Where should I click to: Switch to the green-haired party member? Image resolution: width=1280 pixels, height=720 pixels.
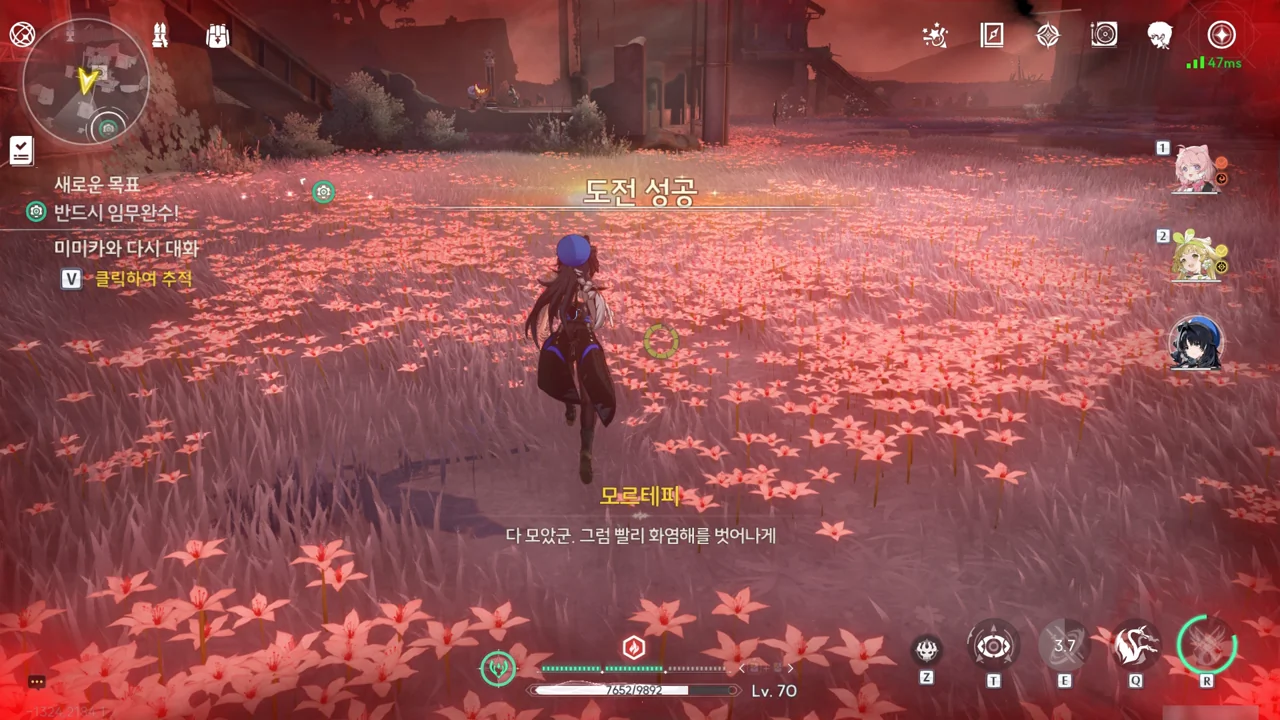point(1195,258)
